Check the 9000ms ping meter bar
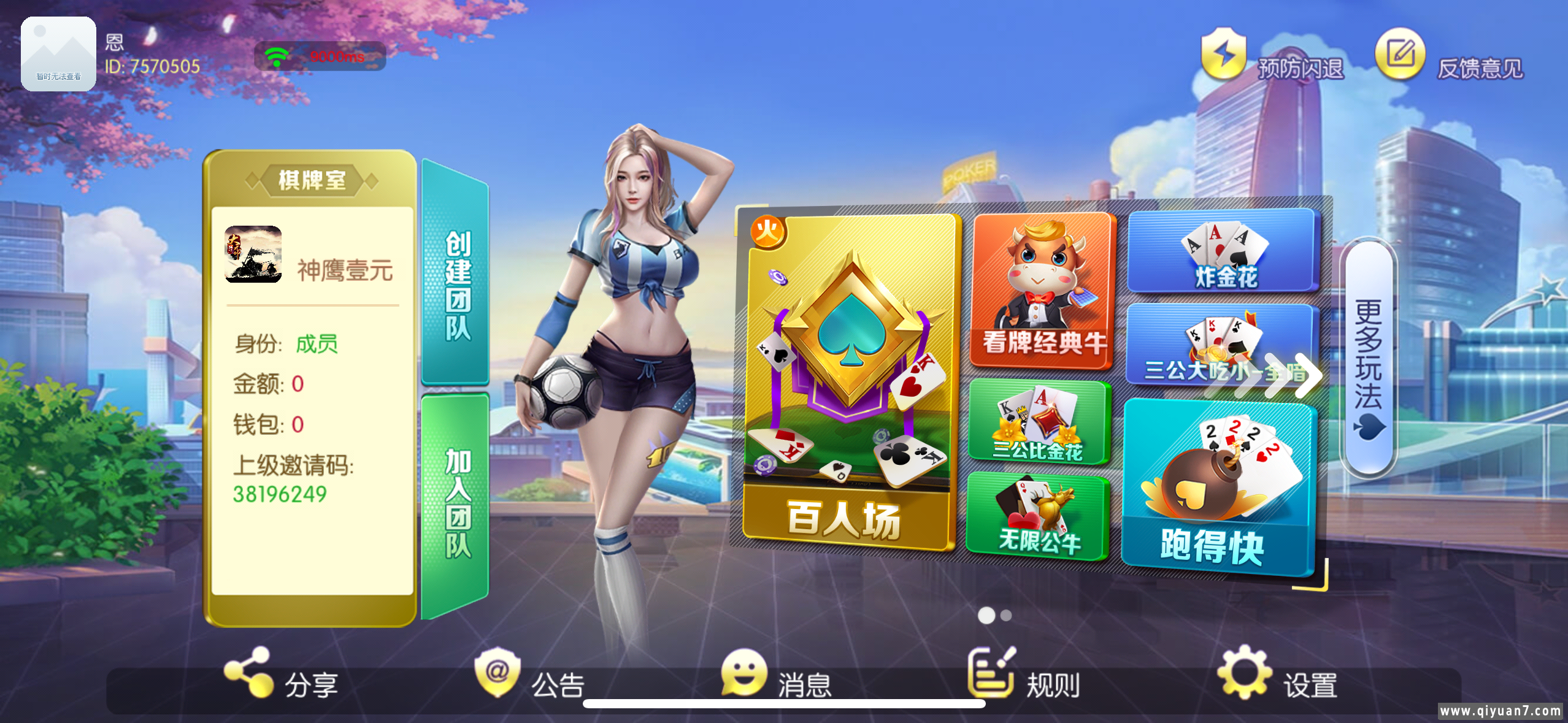This screenshot has width=1568, height=723. tap(336, 56)
